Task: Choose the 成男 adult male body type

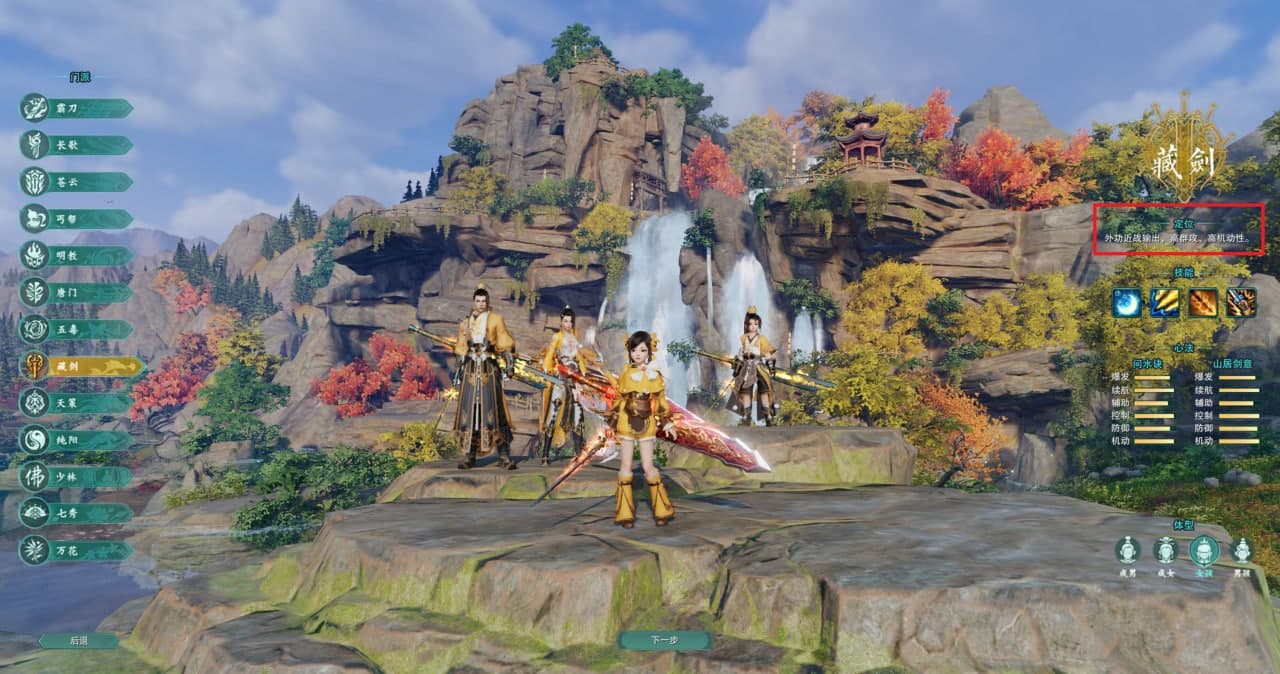Action: 1128,551
